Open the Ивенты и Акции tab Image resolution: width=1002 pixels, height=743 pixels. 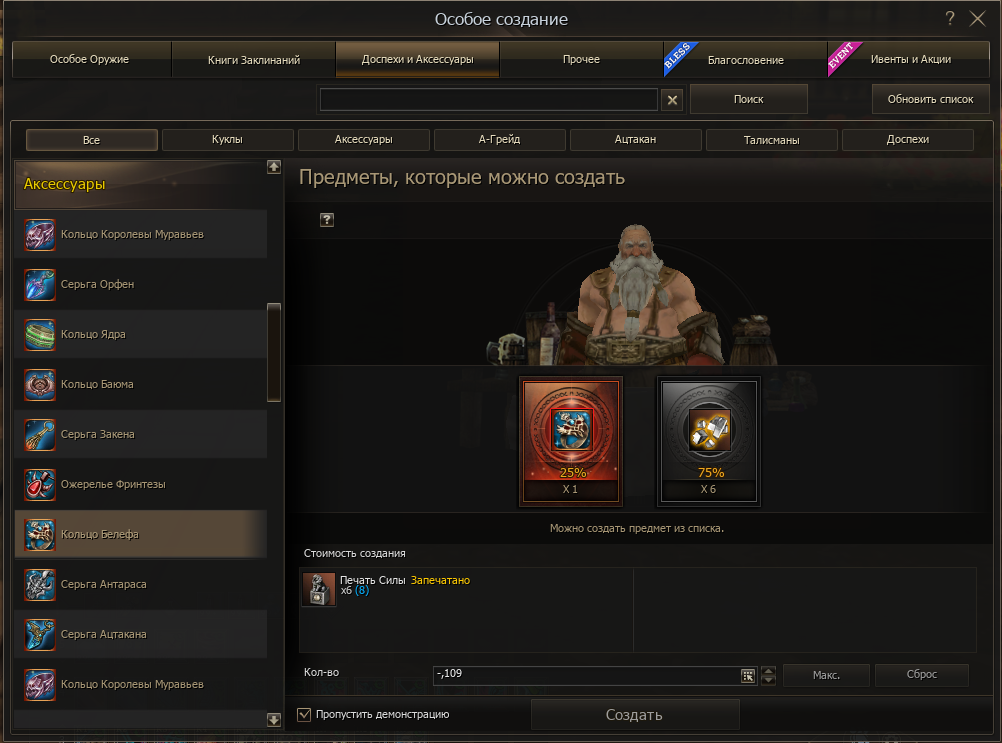pos(909,60)
